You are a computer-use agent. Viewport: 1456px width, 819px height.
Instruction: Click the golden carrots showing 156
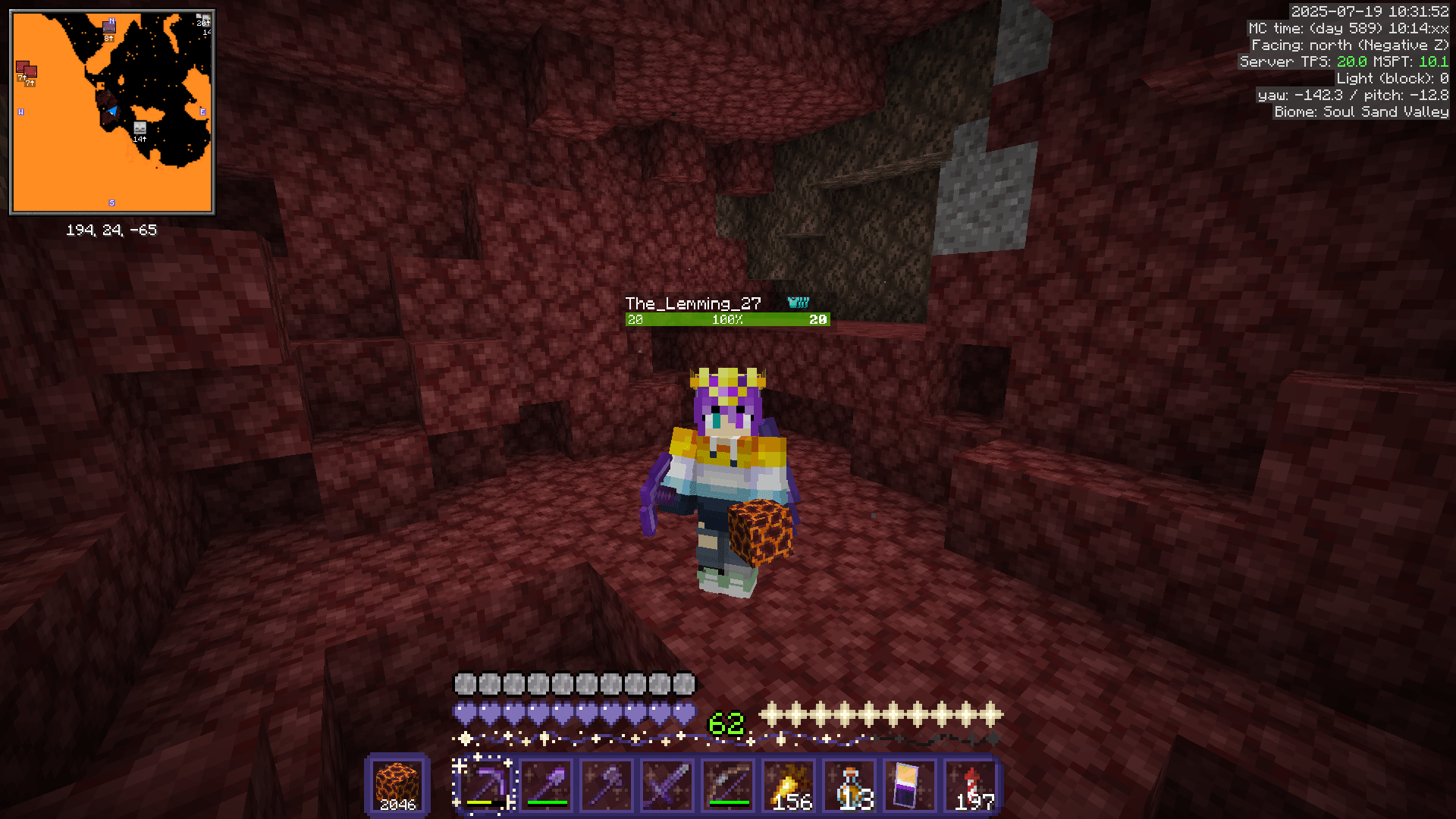(x=789, y=785)
